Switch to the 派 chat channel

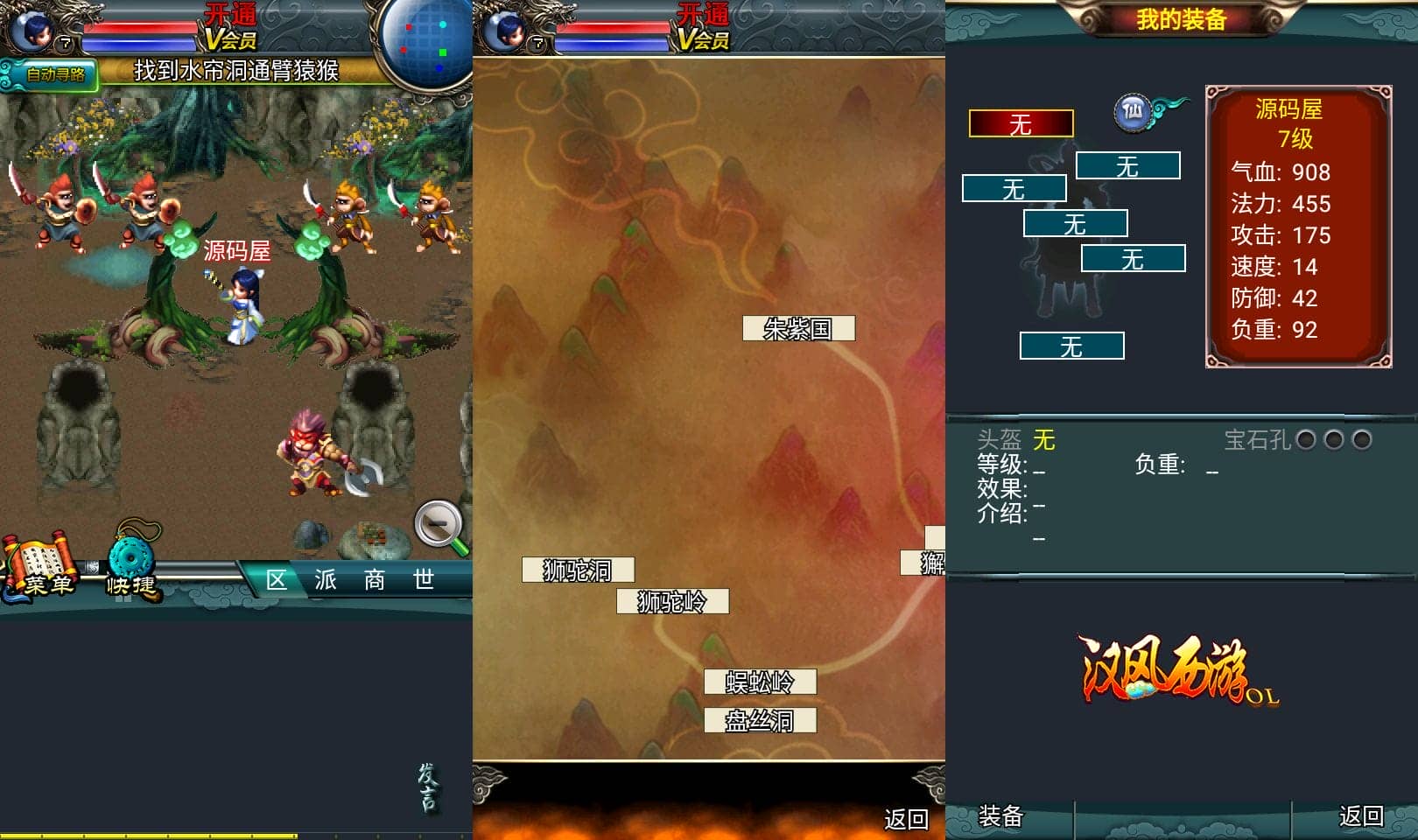point(326,580)
